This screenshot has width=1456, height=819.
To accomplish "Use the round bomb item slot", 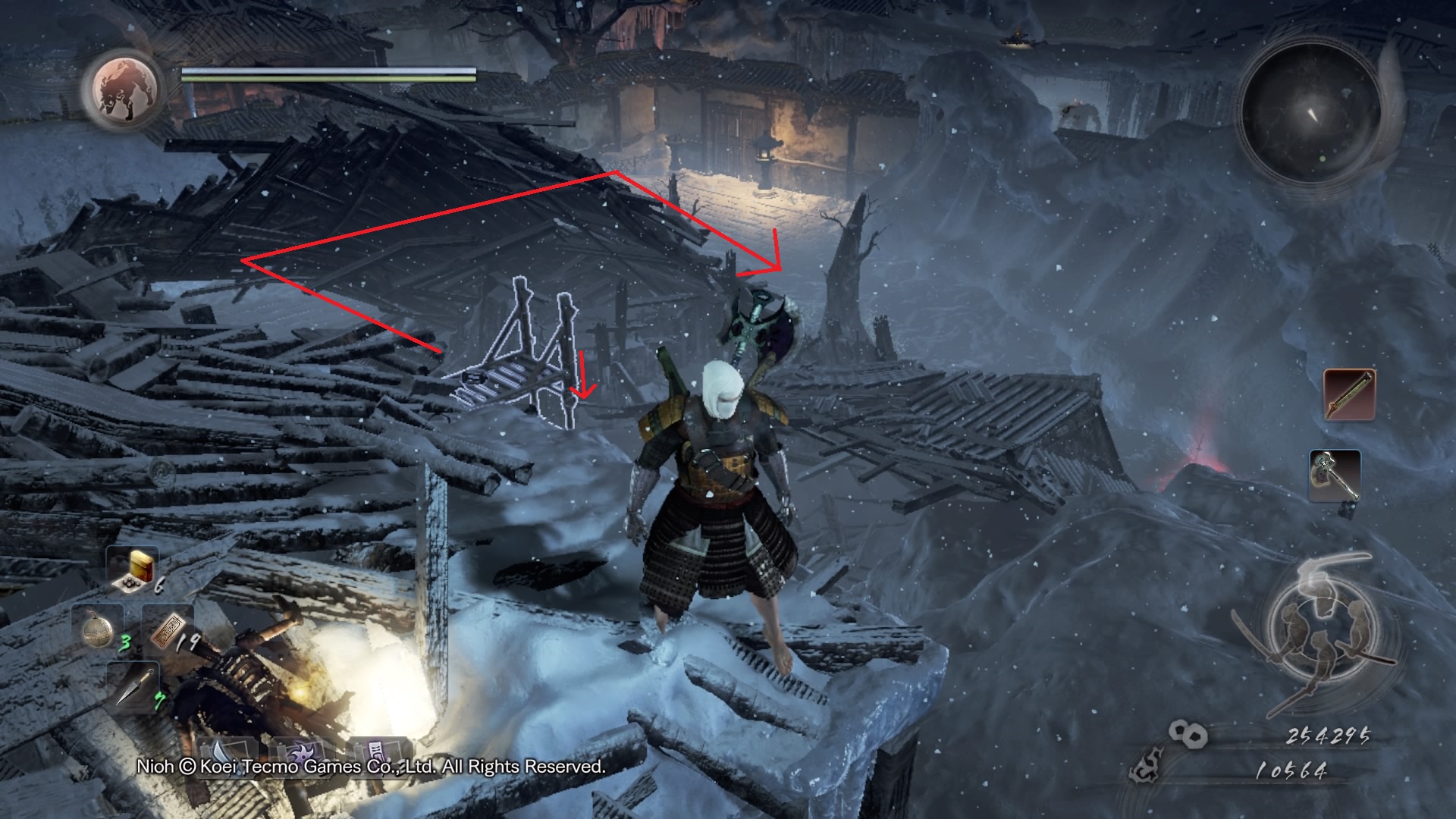I will click(x=99, y=629).
